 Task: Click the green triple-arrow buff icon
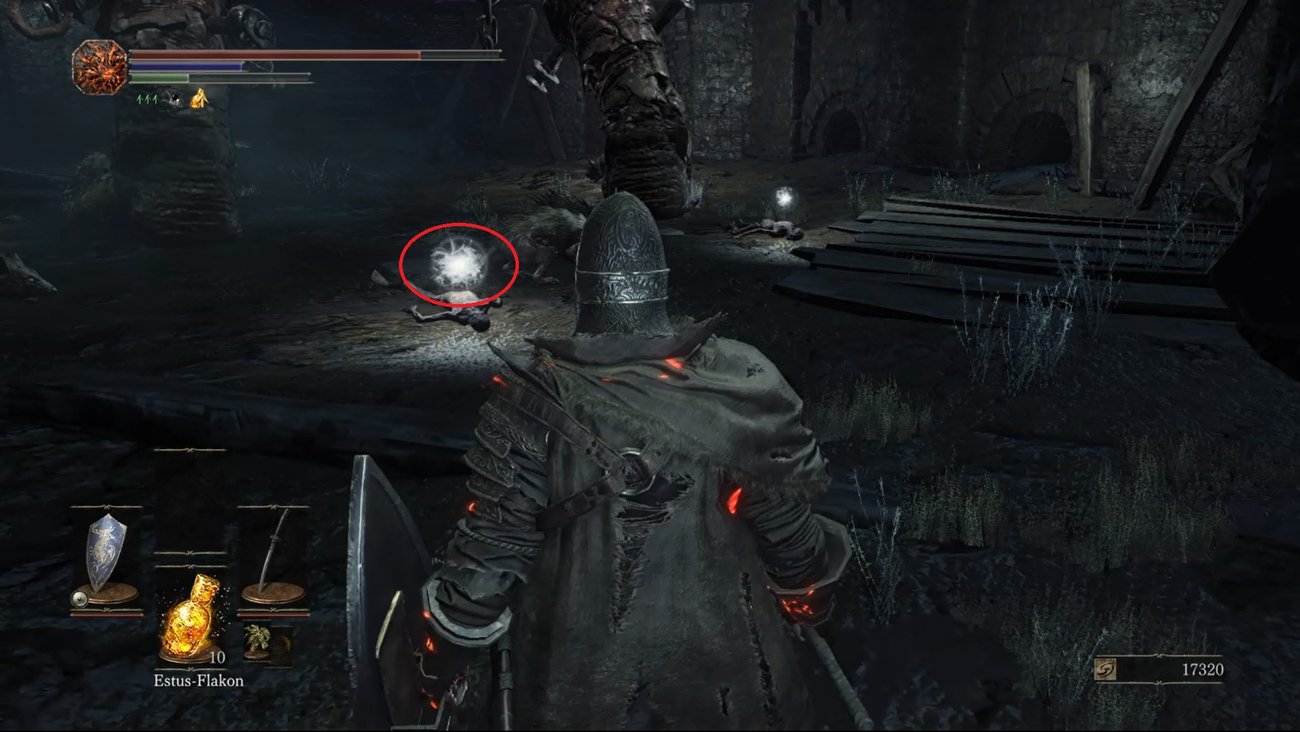(x=147, y=98)
